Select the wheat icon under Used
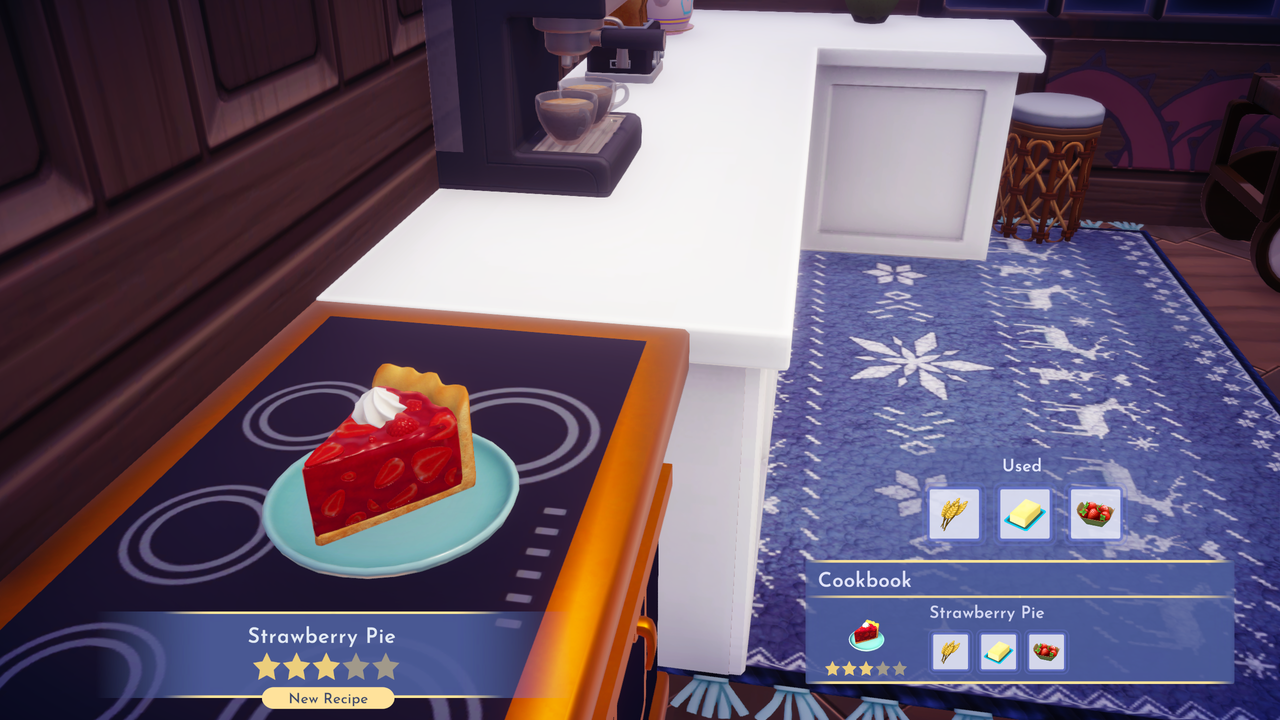The height and width of the screenshot is (720, 1280). 954,513
